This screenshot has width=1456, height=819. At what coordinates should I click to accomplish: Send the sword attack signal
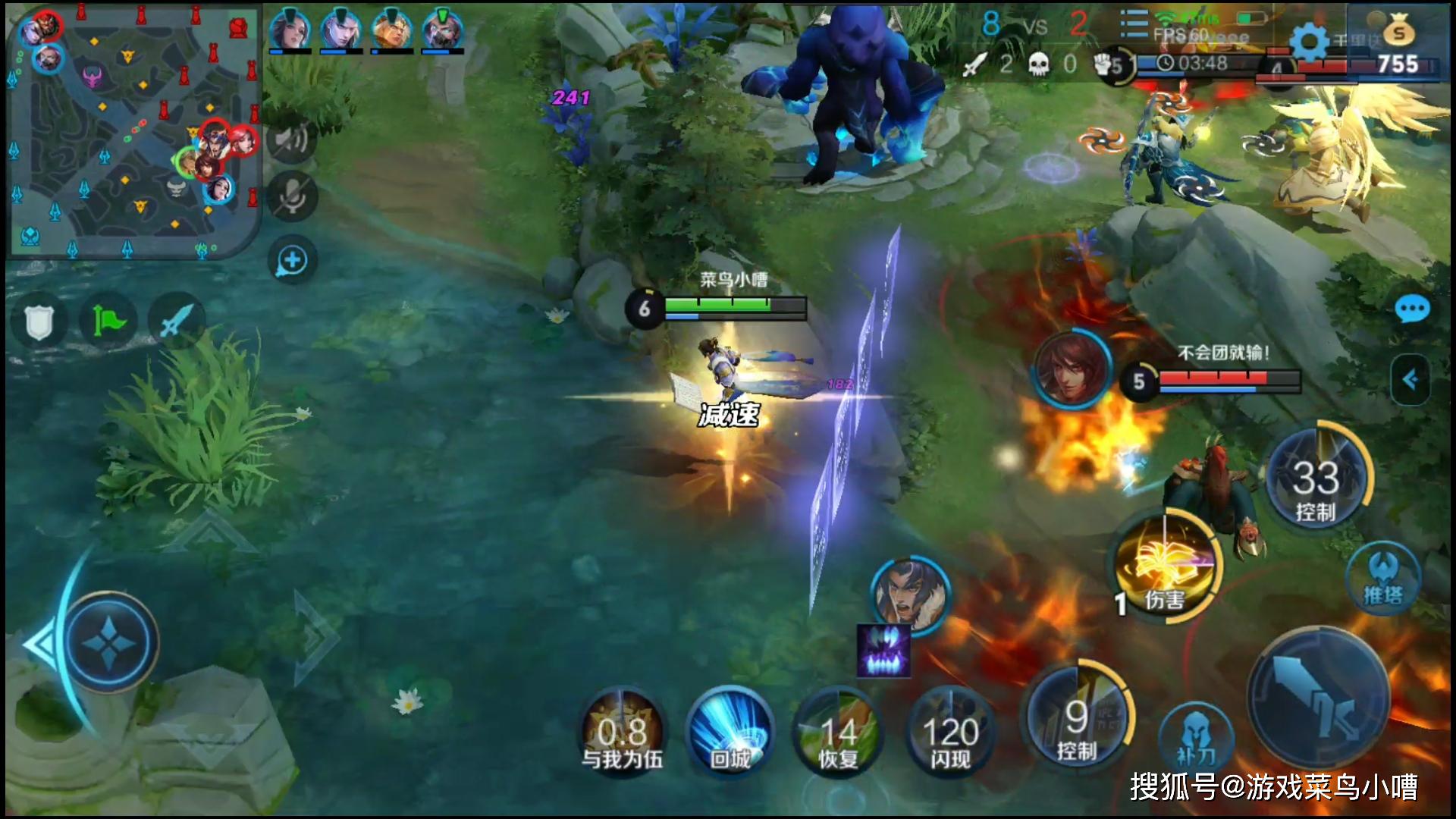(176, 322)
